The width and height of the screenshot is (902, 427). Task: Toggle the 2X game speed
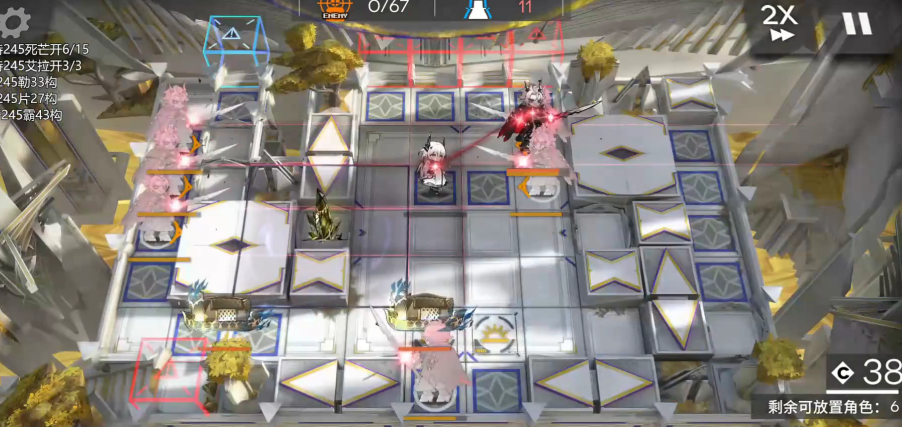pyautogui.click(x=778, y=23)
